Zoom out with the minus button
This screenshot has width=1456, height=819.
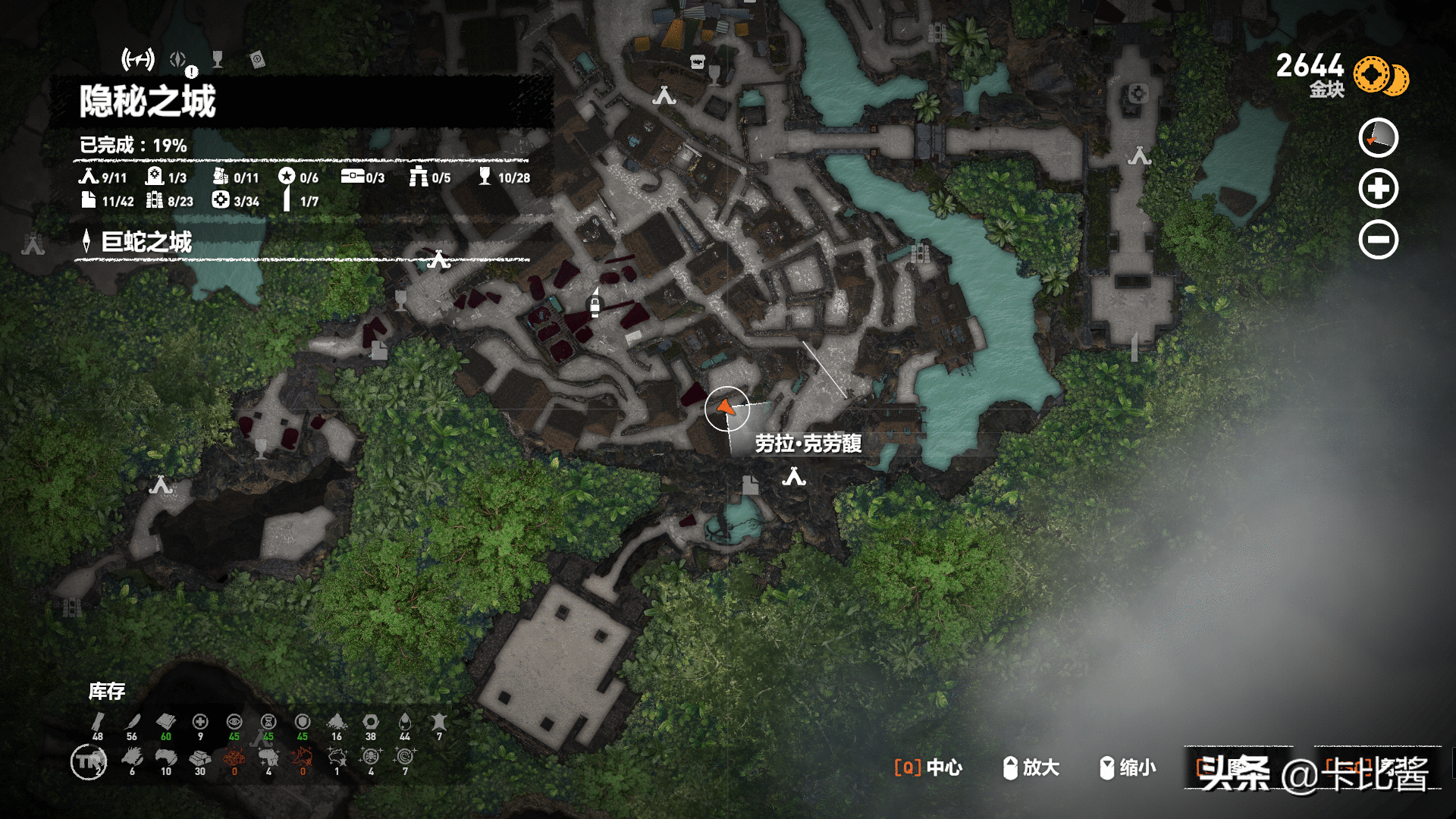[1378, 240]
